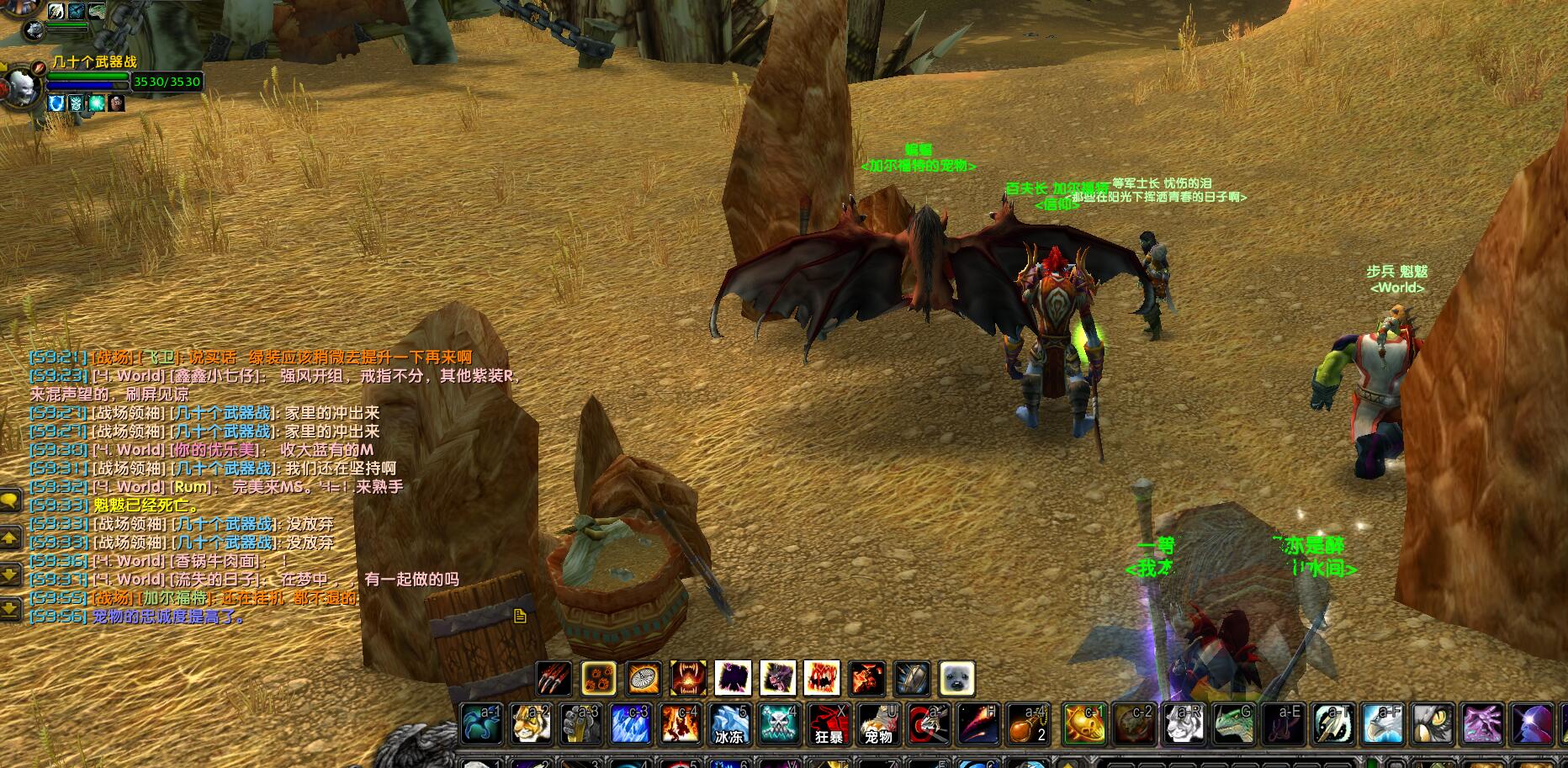
Task: Activate the orange paw prints pet command
Action: coord(599,679)
